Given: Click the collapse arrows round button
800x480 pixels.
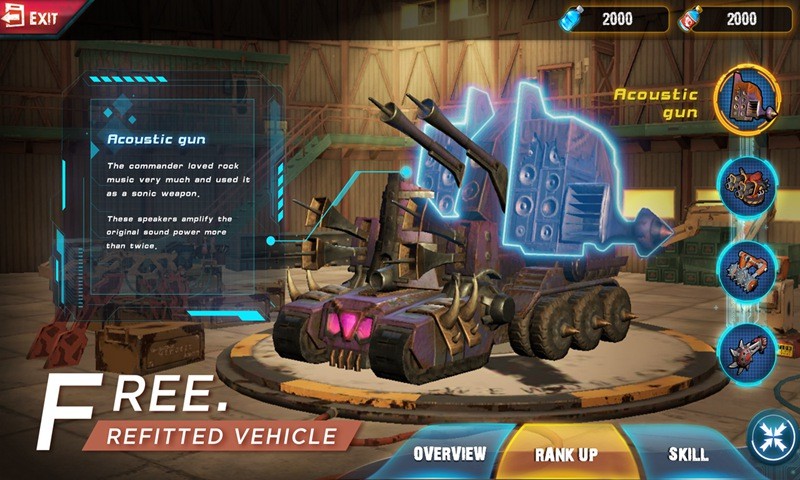Looking at the screenshot, I should pos(773,438).
